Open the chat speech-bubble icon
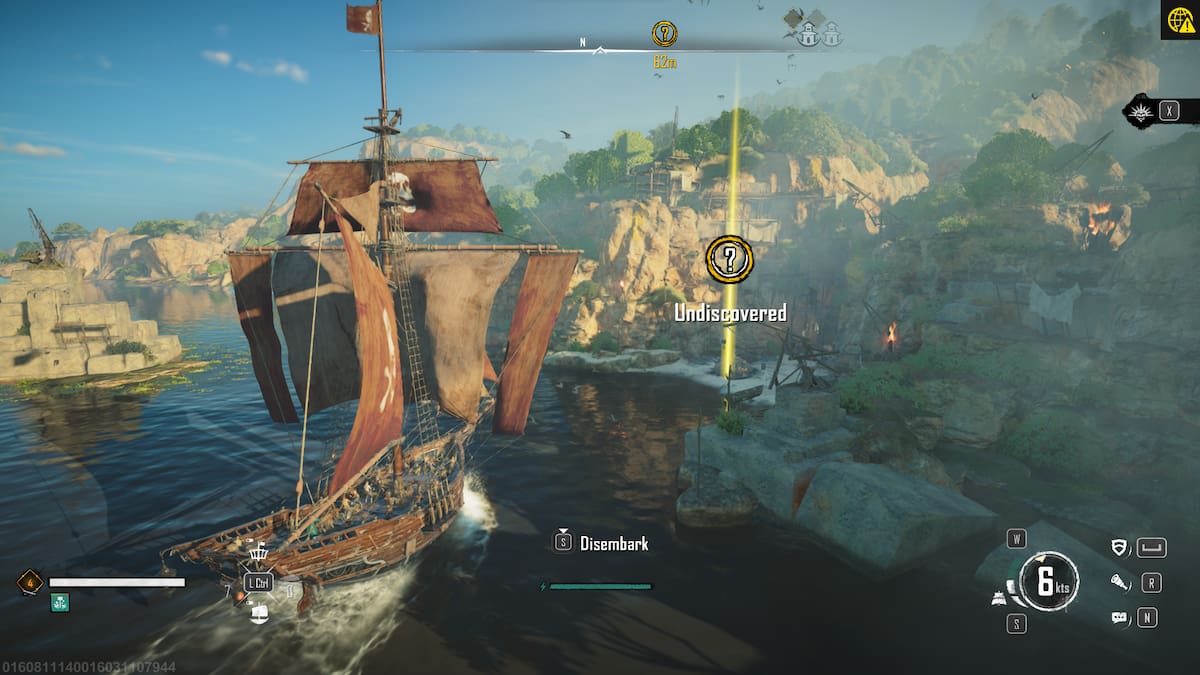 1120,618
